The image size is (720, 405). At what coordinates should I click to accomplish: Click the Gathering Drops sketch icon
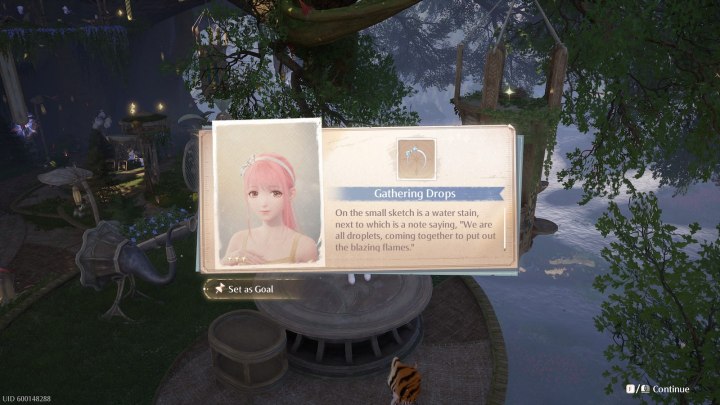coord(416,158)
